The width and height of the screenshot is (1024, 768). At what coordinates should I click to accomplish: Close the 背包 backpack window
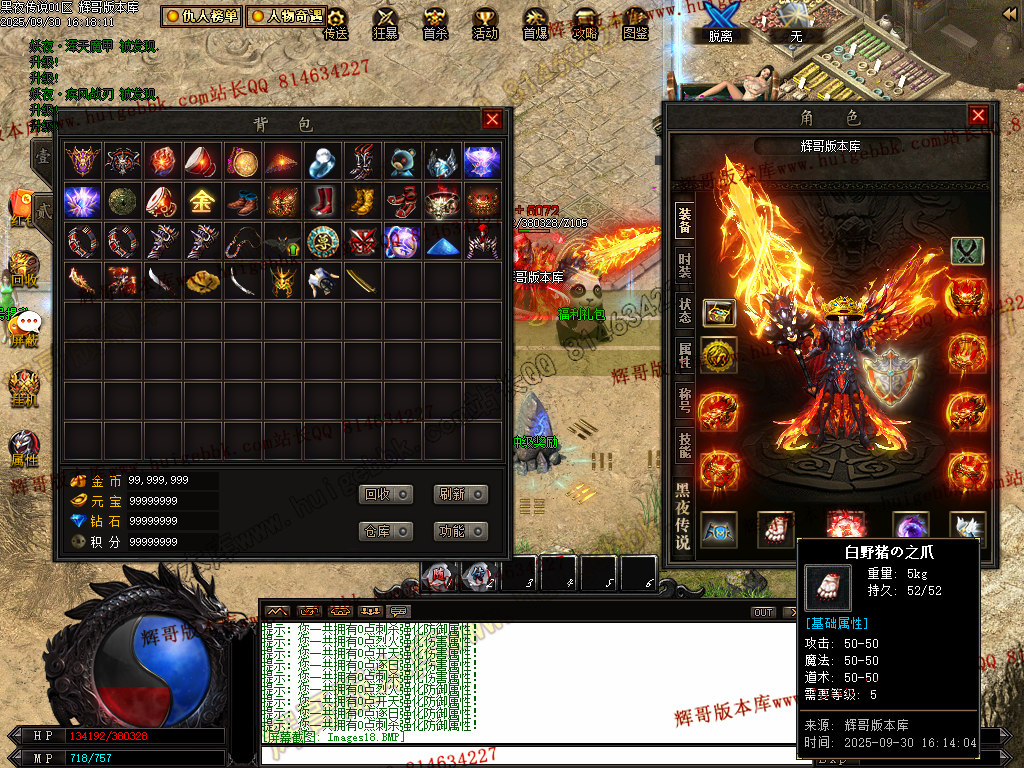[x=492, y=120]
